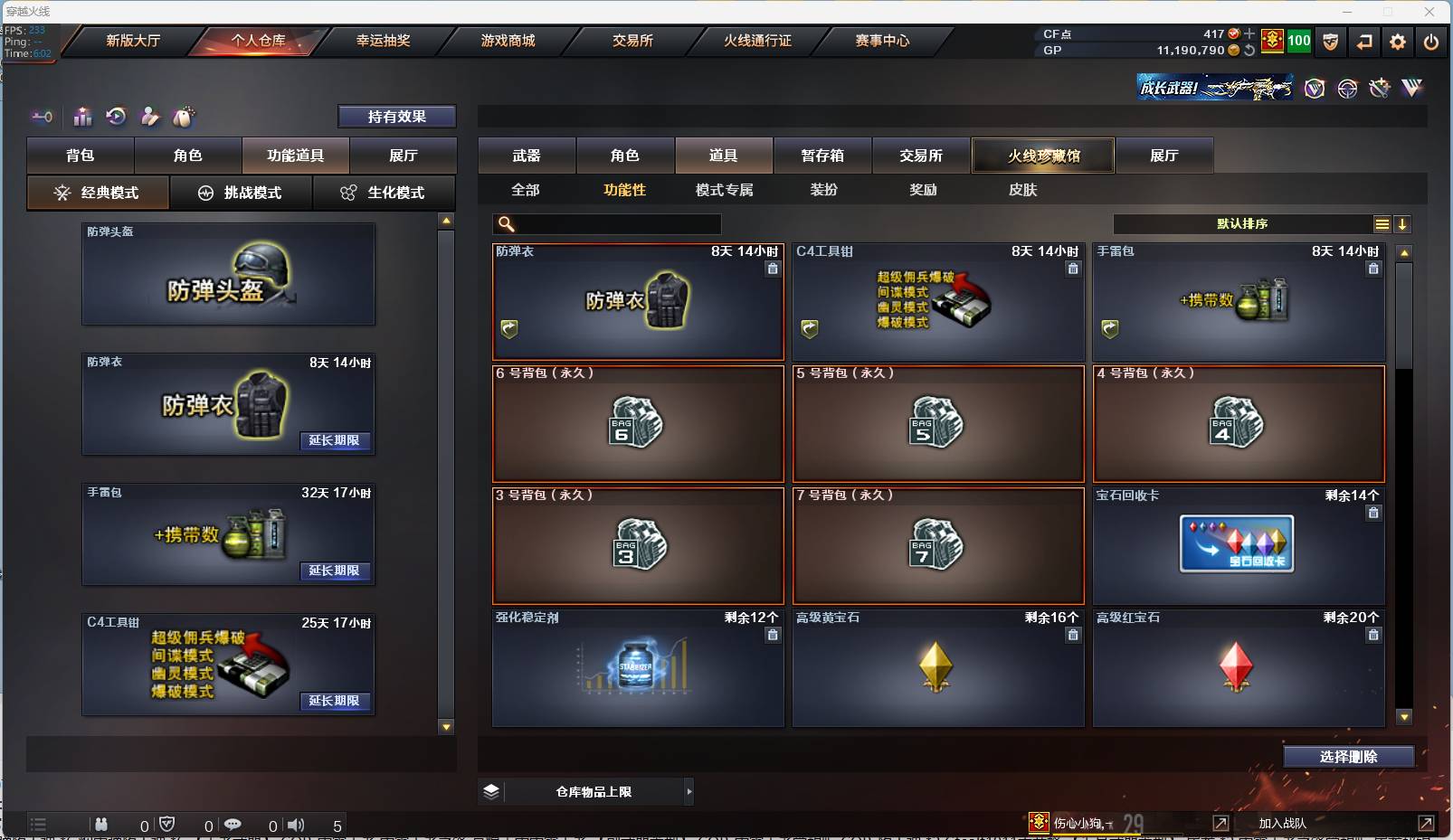
Task: Mute the speaker icon in the bottom bar
Action: (x=297, y=825)
